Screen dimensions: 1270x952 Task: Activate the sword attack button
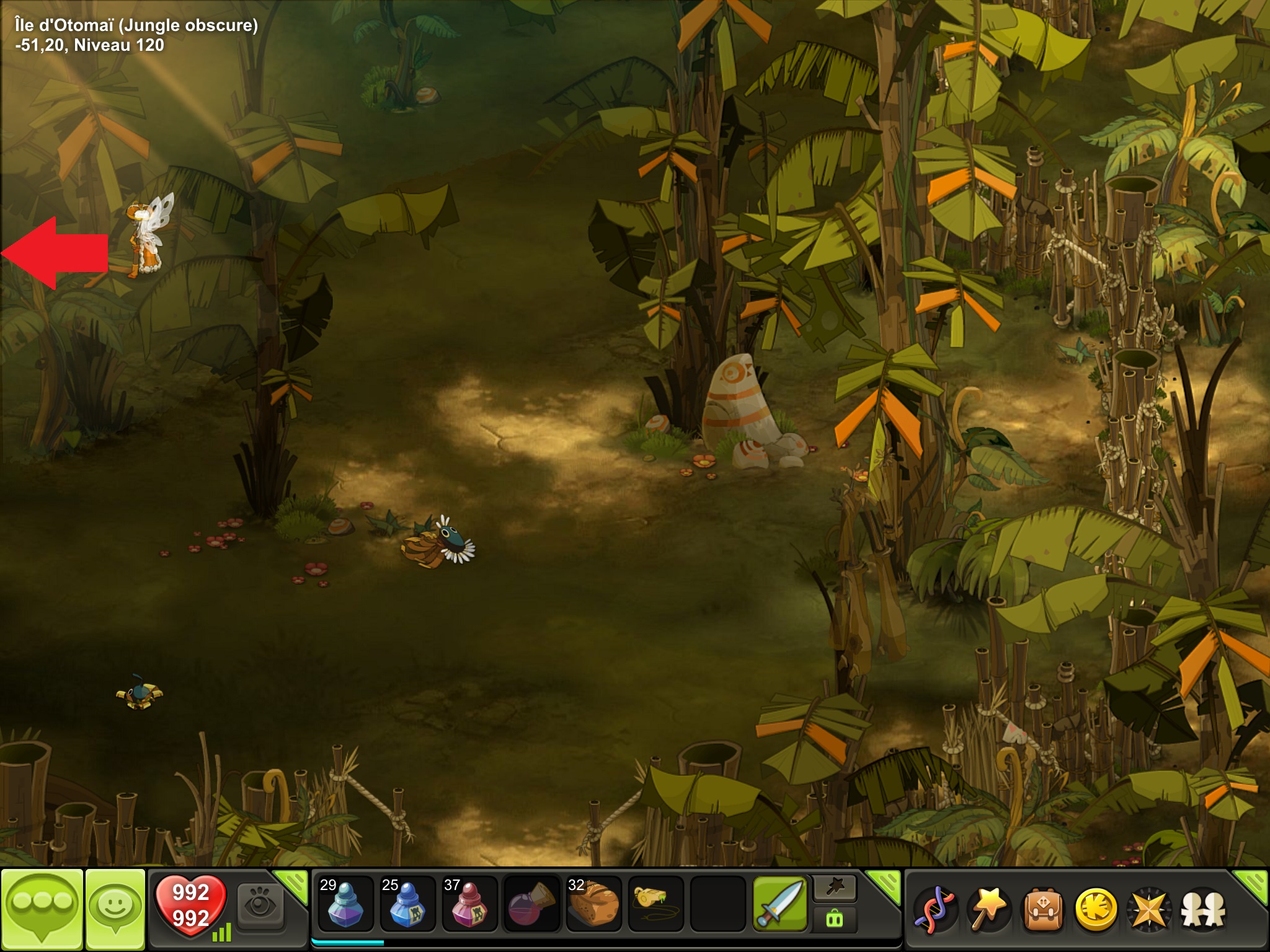(779, 904)
